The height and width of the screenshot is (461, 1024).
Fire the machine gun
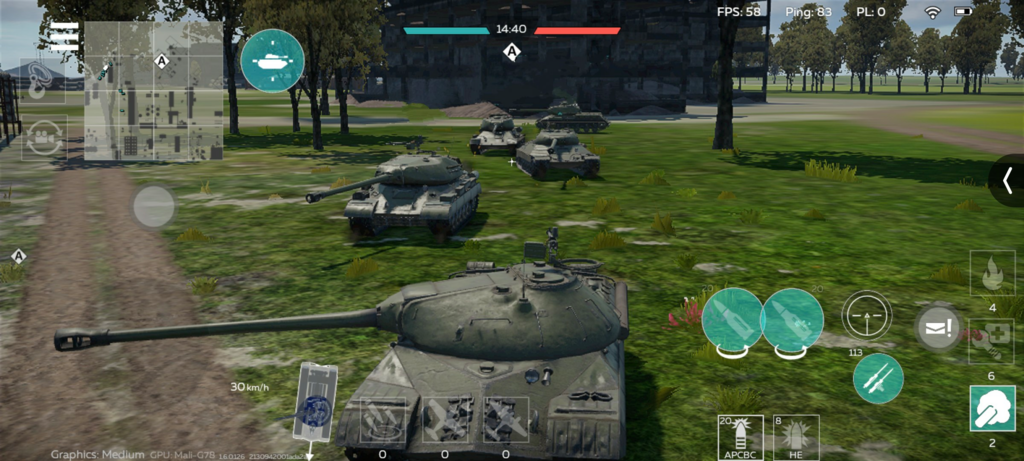tap(878, 378)
